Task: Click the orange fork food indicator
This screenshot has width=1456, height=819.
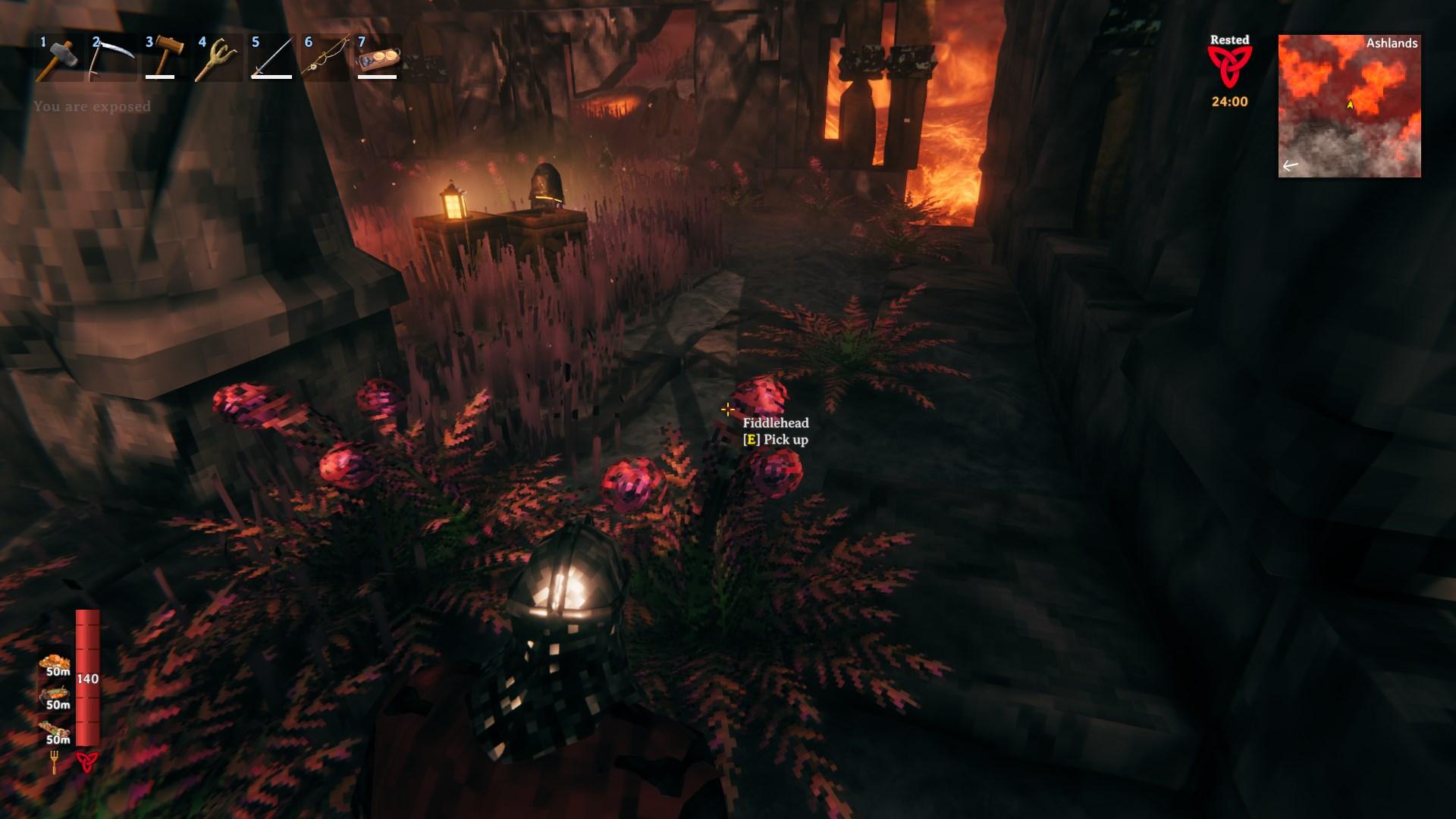Action: pyautogui.click(x=55, y=761)
